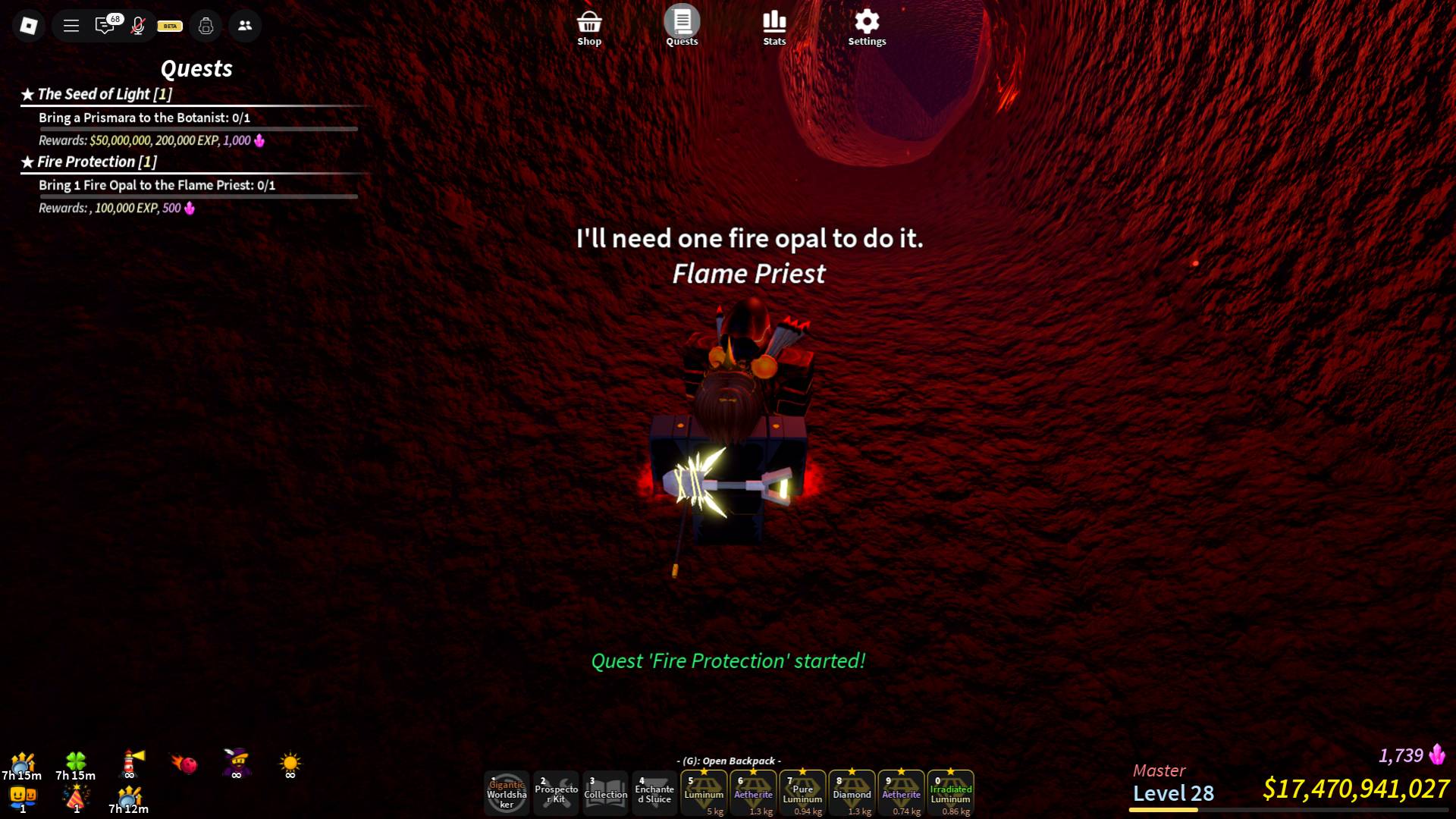1456x819 pixels.
Task: Click the Stats button
Action: (x=774, y=23)
